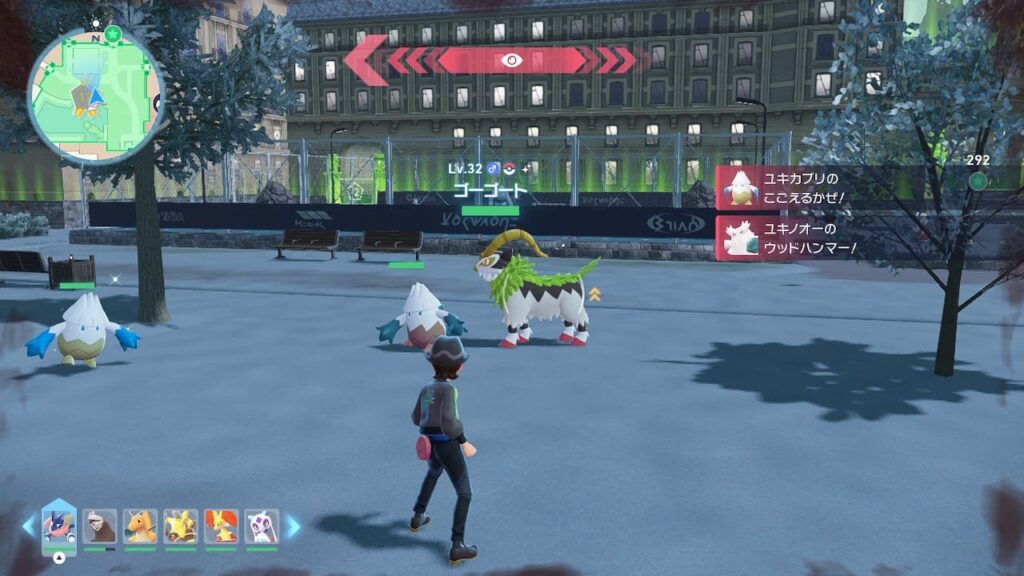This screenshot has height=576, width=1024.
Task: Click the red eye detection indicator
Action: [x=511, y=60]
